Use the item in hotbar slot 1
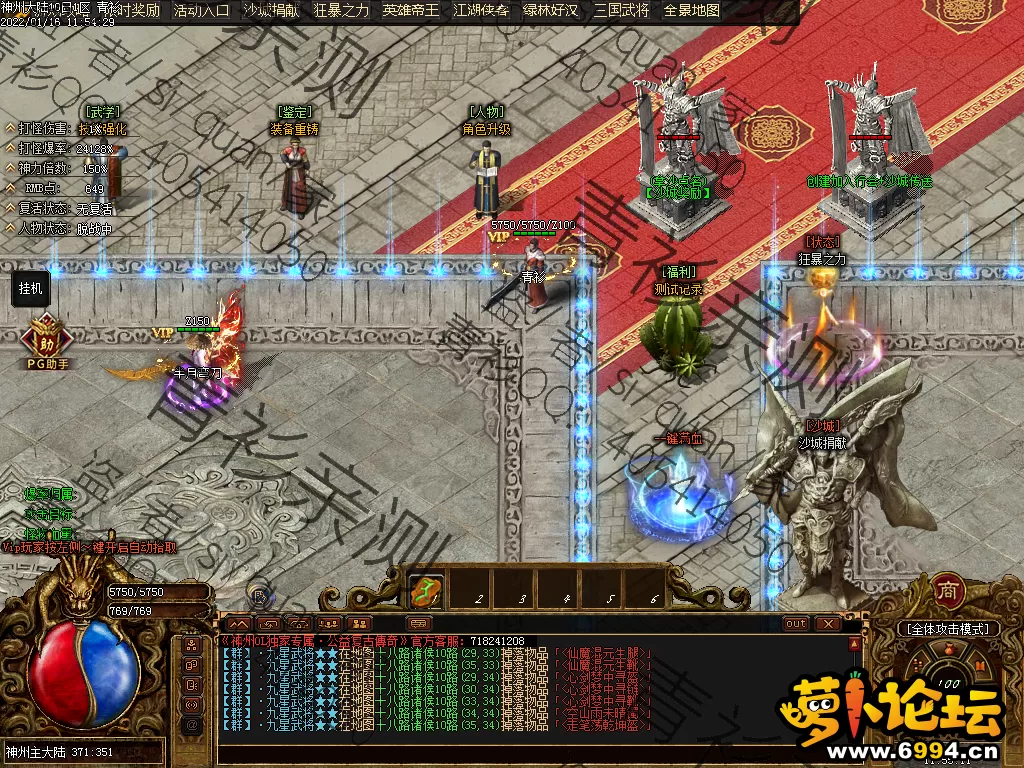Image resolution: width=1024 pixels, height=768 pixels. coord(428,592)
